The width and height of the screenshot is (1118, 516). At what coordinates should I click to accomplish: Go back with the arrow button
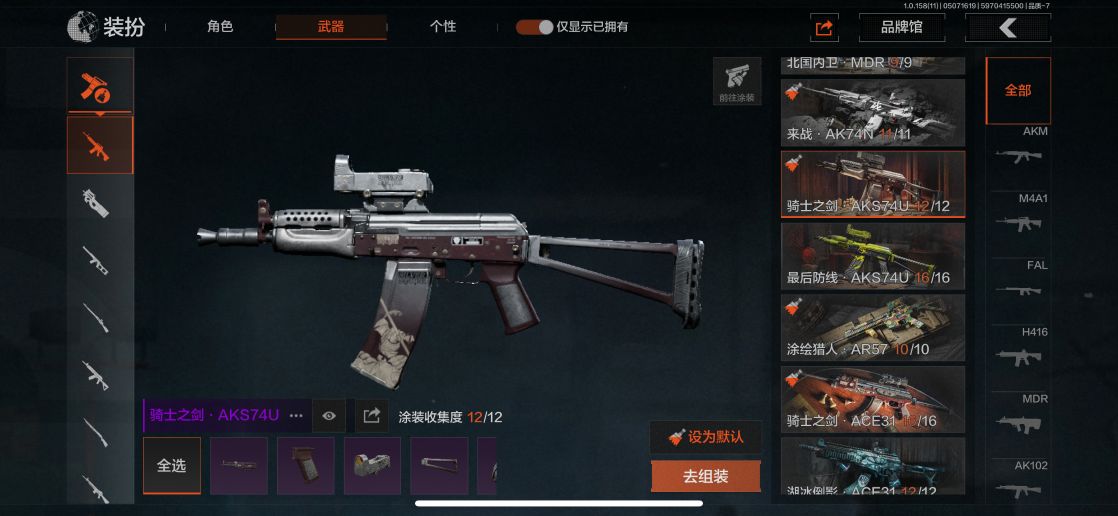pyautogui.click(x=1007, y=28)
